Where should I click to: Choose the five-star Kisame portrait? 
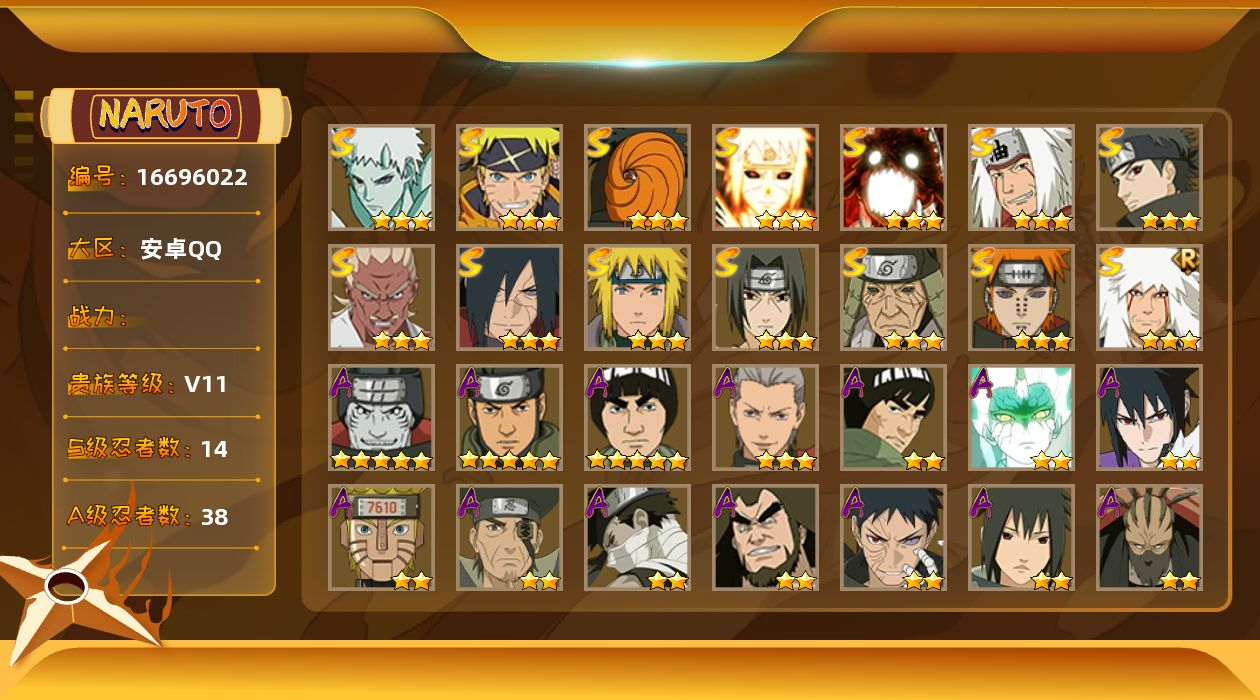(381, 417)
